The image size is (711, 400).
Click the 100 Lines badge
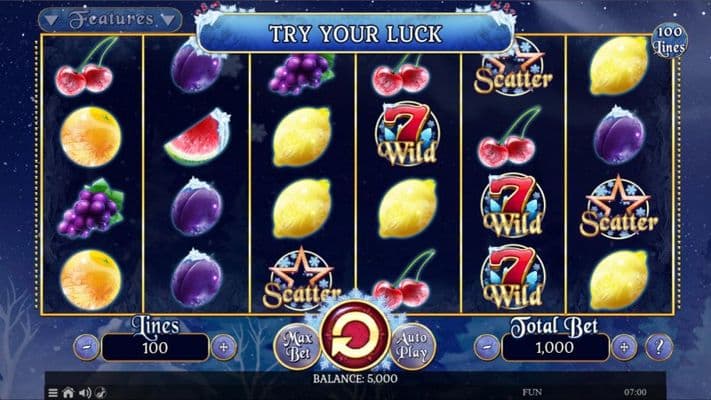pyautogui.click(x=669, y=42)
